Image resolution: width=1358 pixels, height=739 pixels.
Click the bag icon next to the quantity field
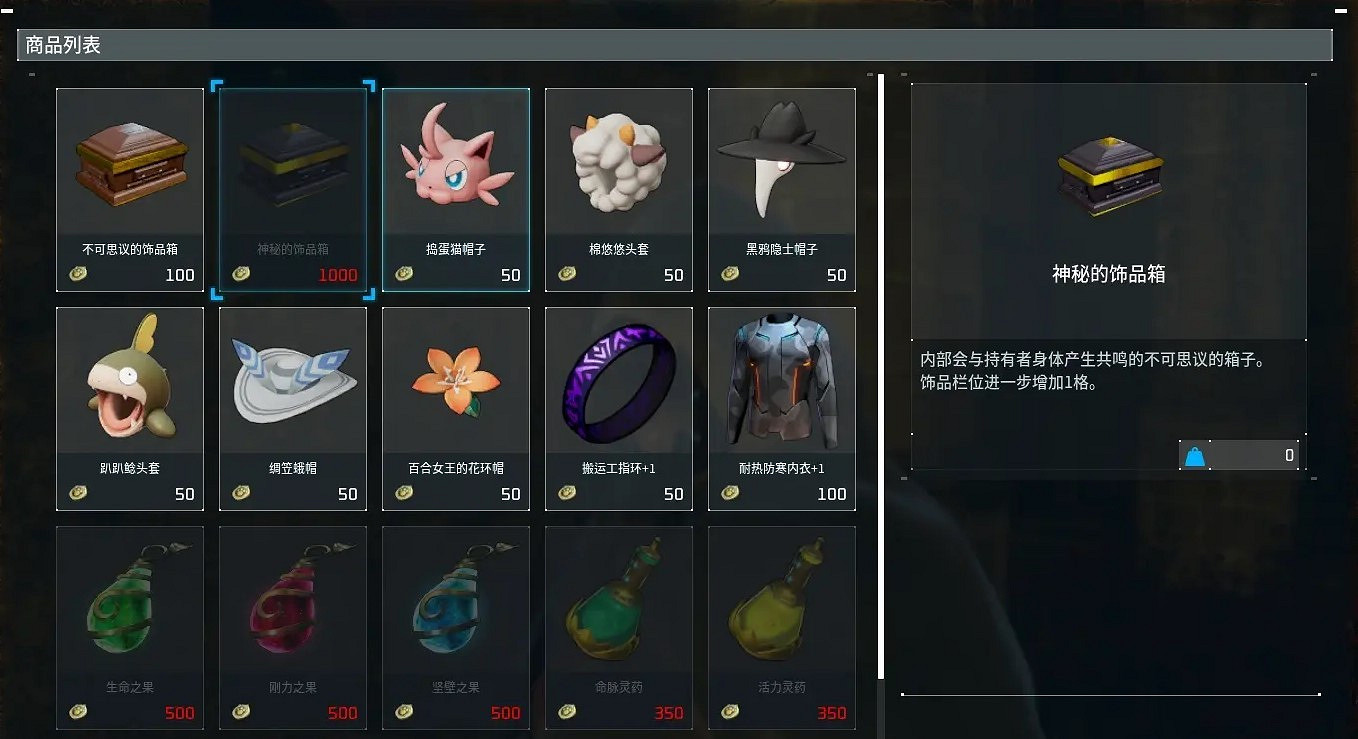tap(1193, 455)
